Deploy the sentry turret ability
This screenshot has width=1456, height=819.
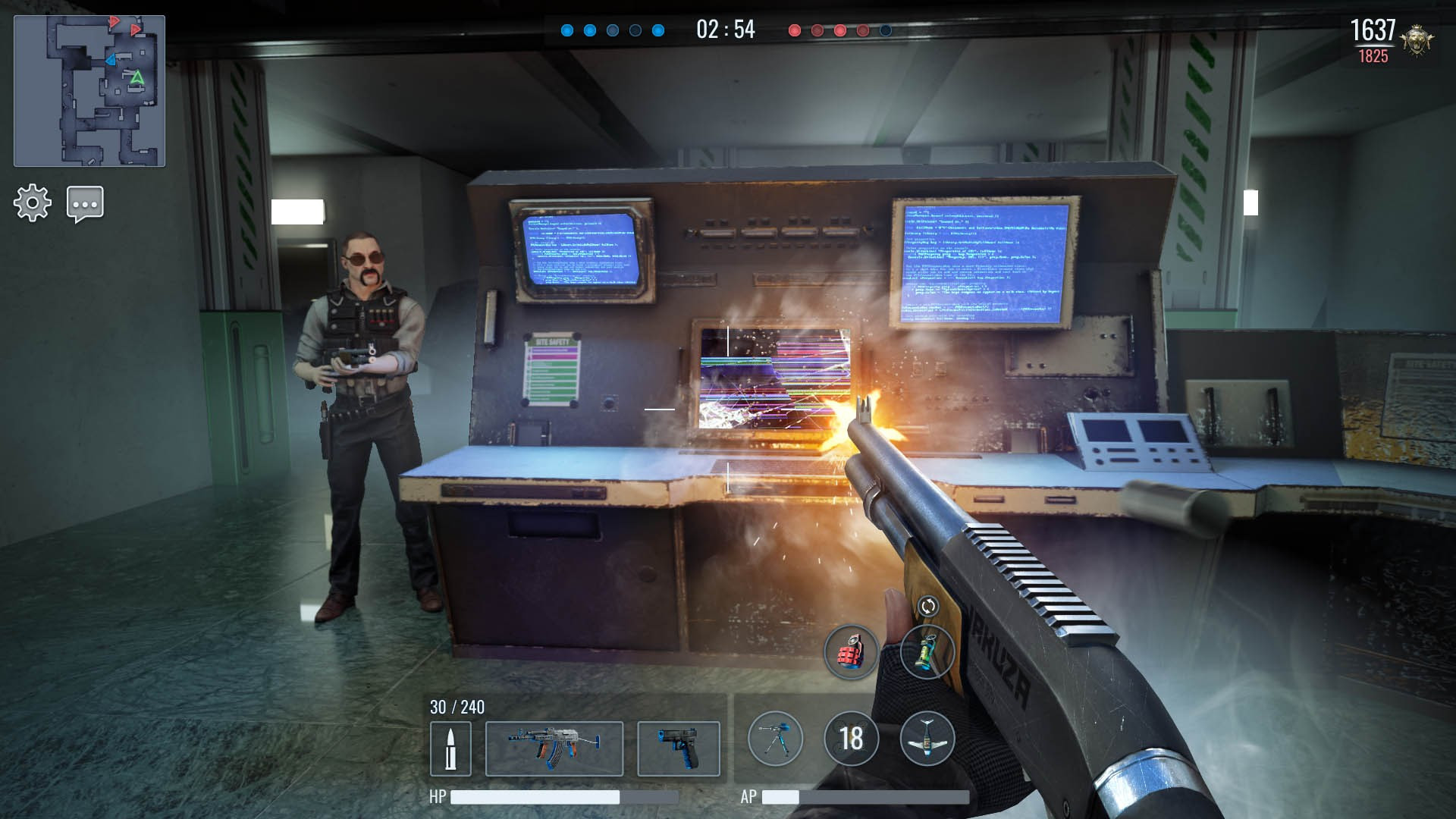(775, 739)
